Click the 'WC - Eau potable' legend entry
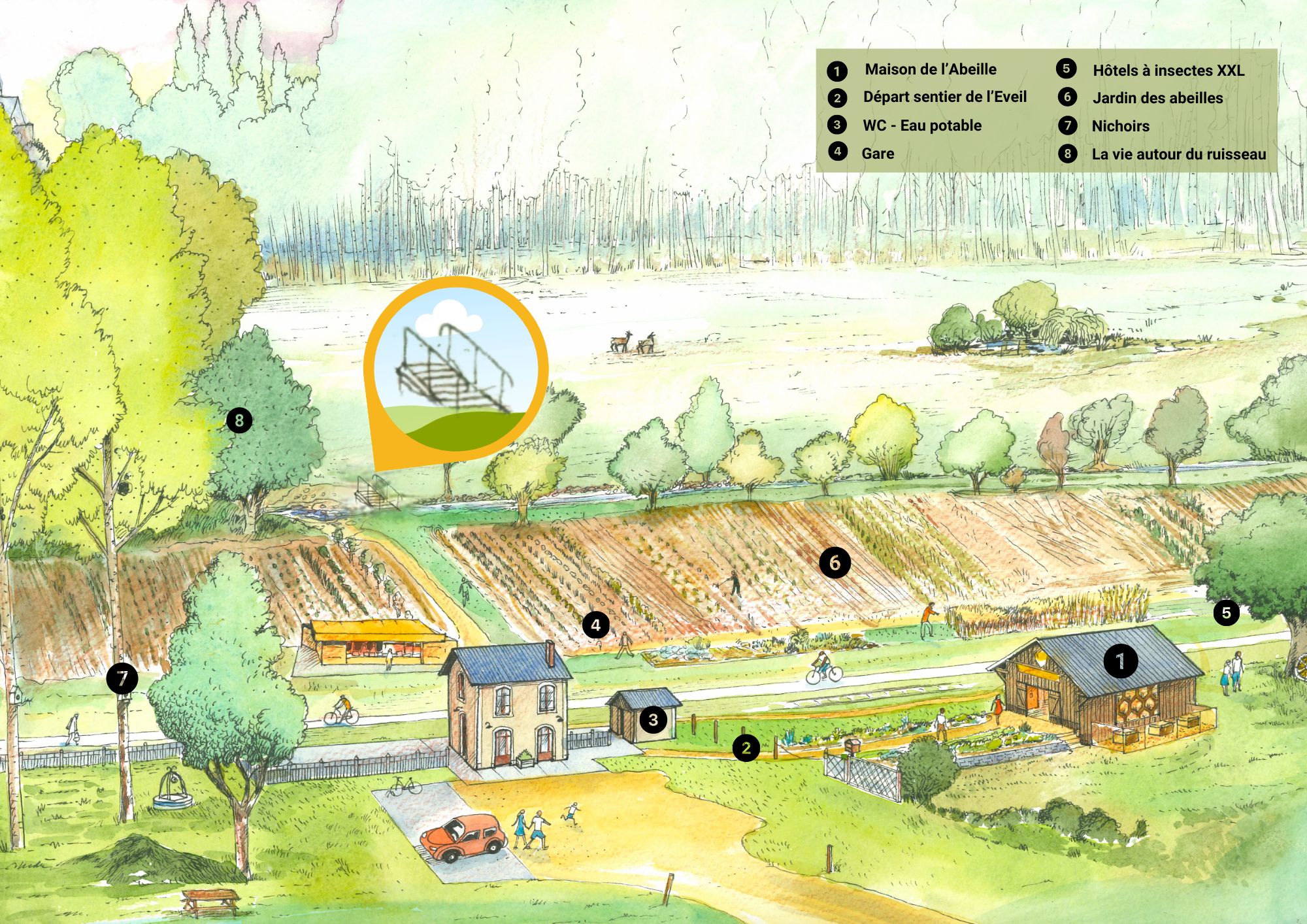 pyautogui.click(x=921, y=125)
